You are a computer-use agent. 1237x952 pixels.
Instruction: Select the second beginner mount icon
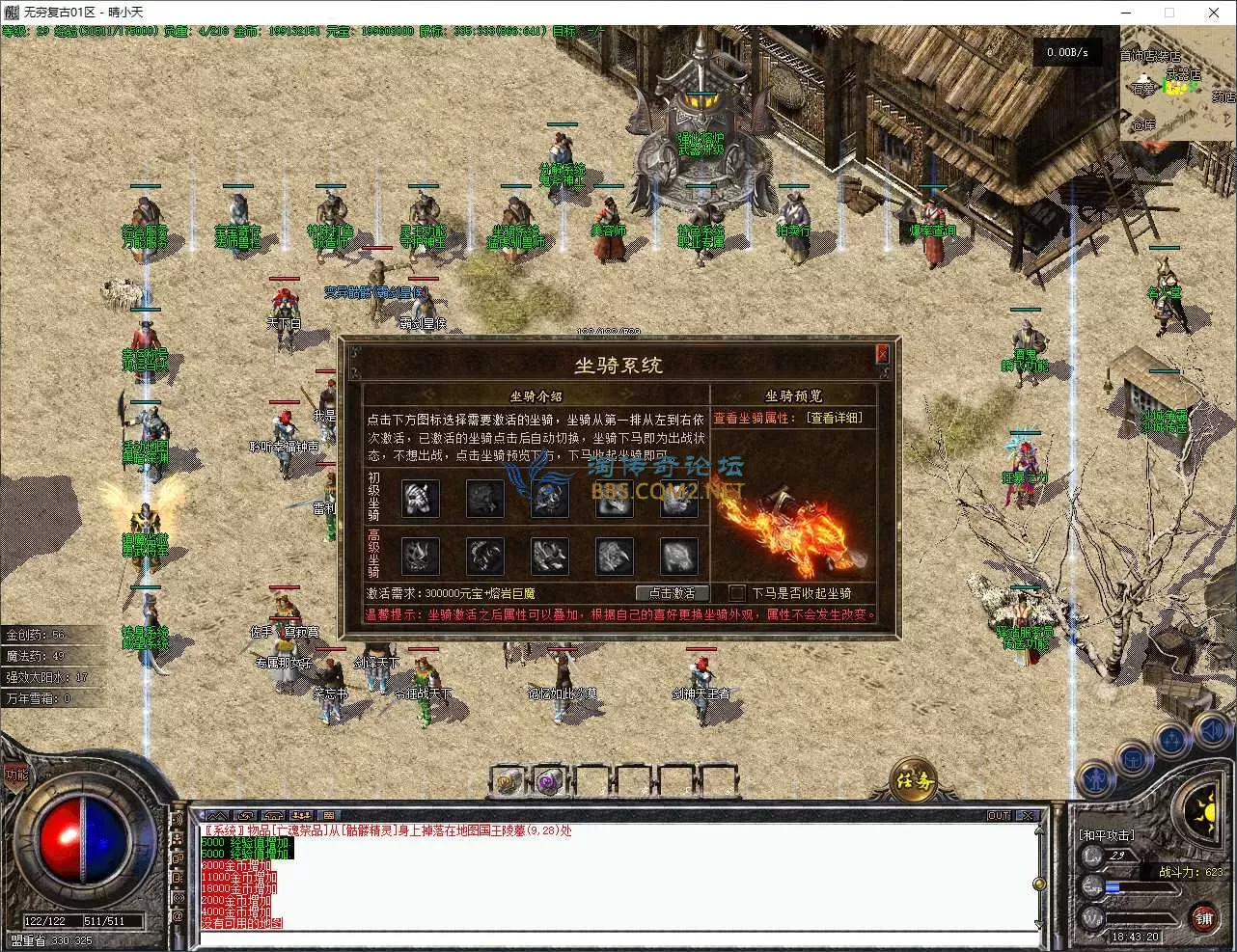pos(484,499)
